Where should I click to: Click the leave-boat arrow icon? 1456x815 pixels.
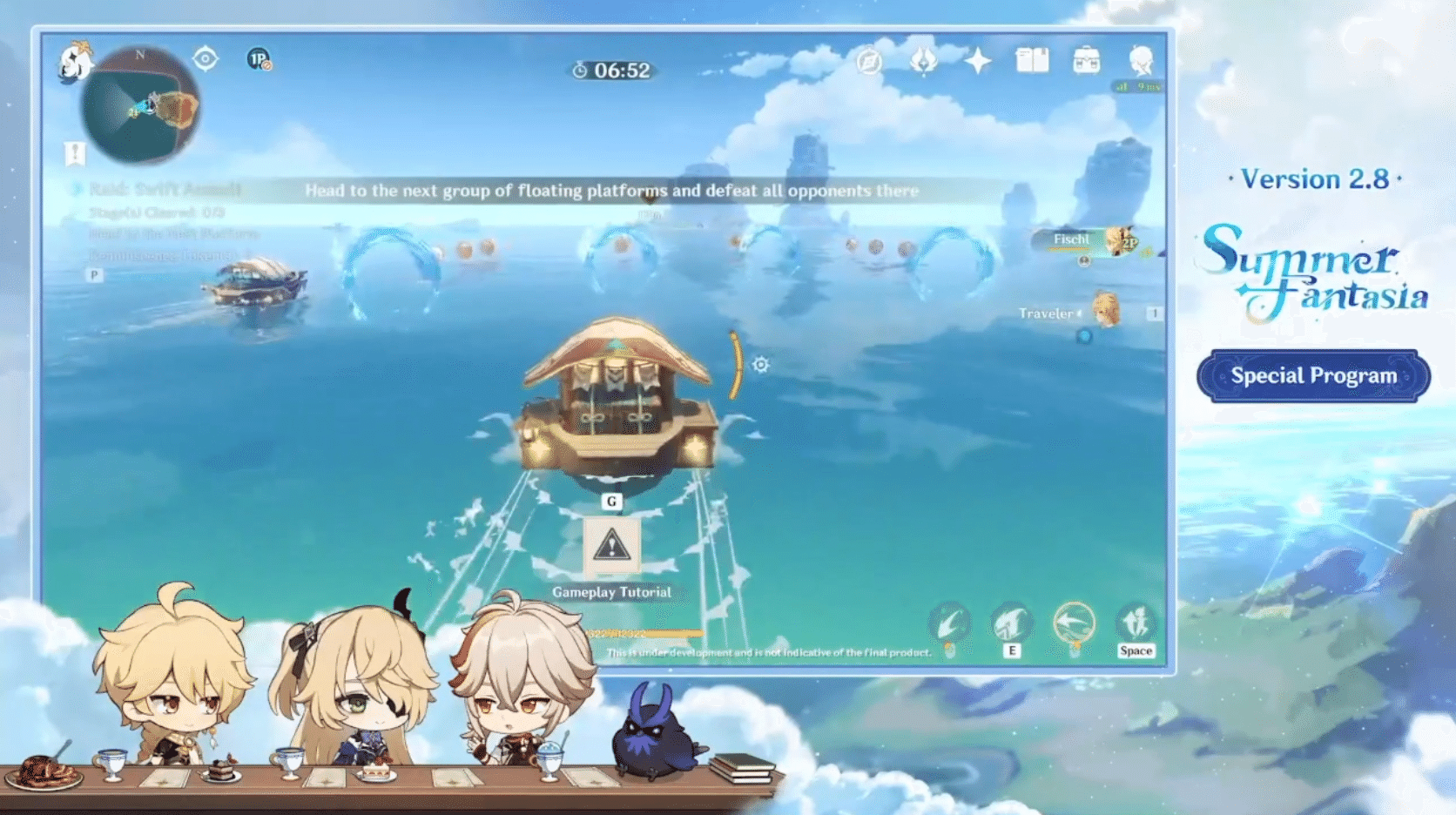tap(1075, 620)
